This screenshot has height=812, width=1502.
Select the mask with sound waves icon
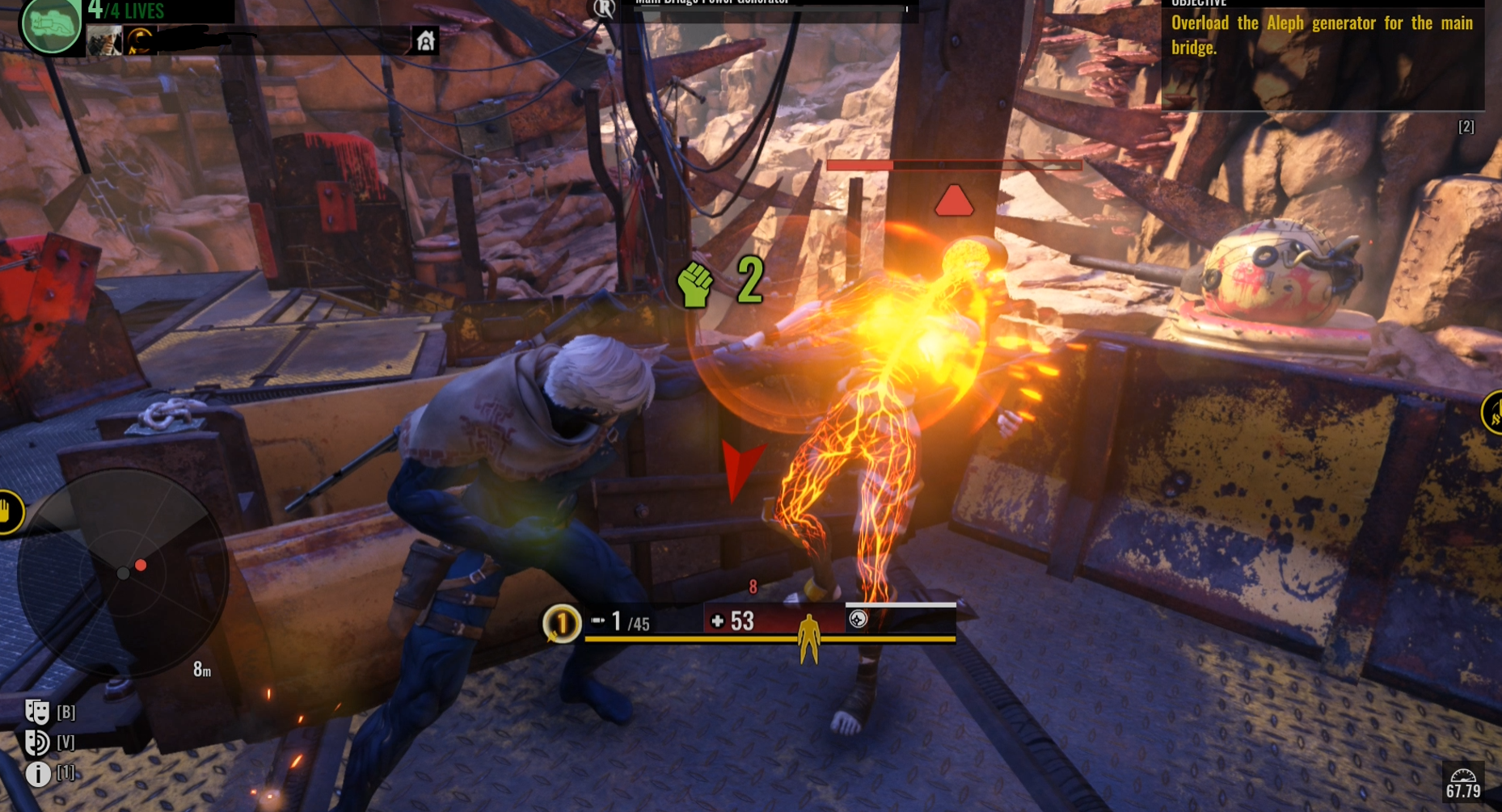point(36,742)
